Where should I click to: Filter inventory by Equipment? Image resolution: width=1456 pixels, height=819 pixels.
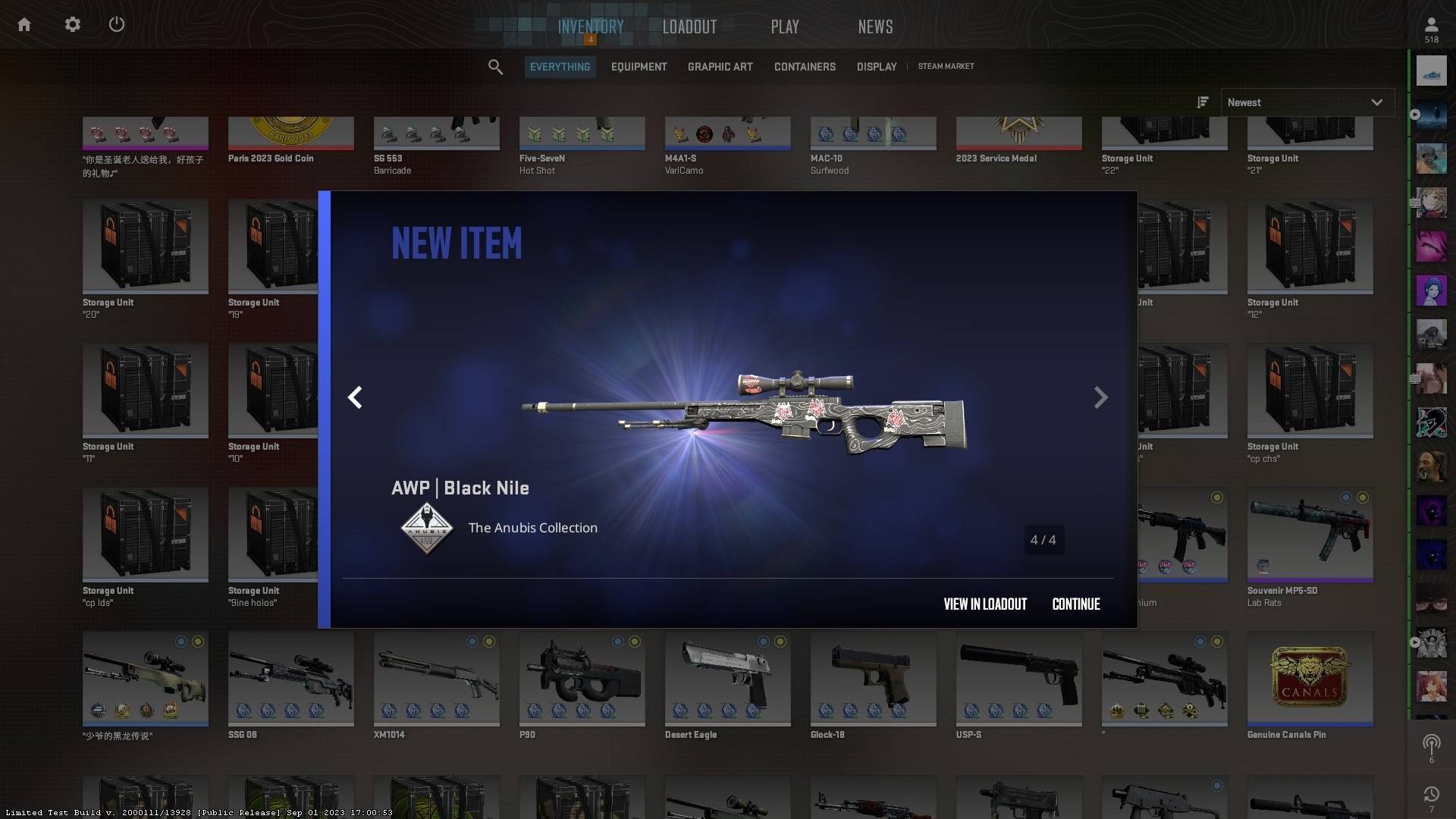(x=639, y=67)
